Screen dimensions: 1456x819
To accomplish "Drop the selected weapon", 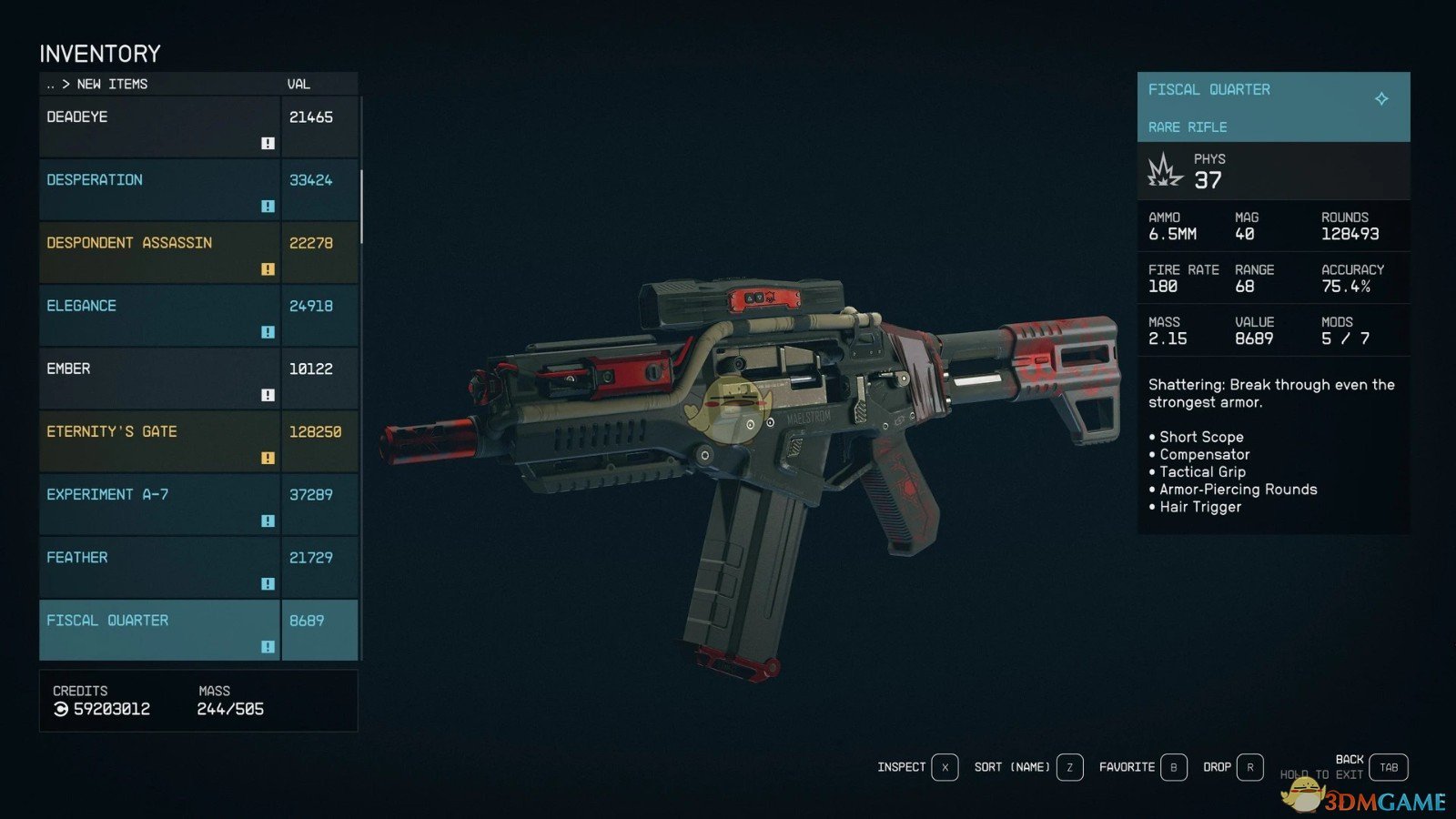I will coord(1249,767).
